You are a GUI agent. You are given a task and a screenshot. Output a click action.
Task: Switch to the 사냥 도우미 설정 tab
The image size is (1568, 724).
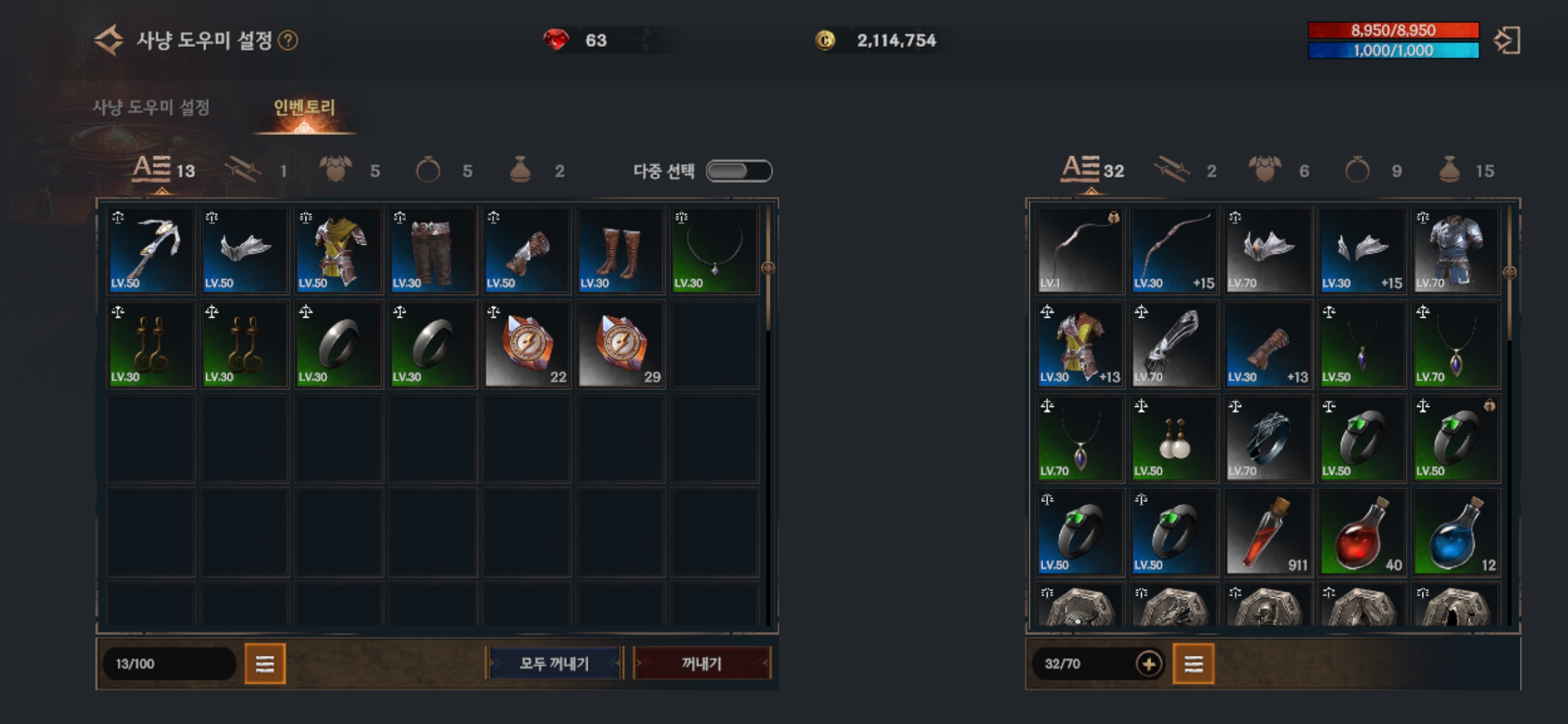pos(151,107)
